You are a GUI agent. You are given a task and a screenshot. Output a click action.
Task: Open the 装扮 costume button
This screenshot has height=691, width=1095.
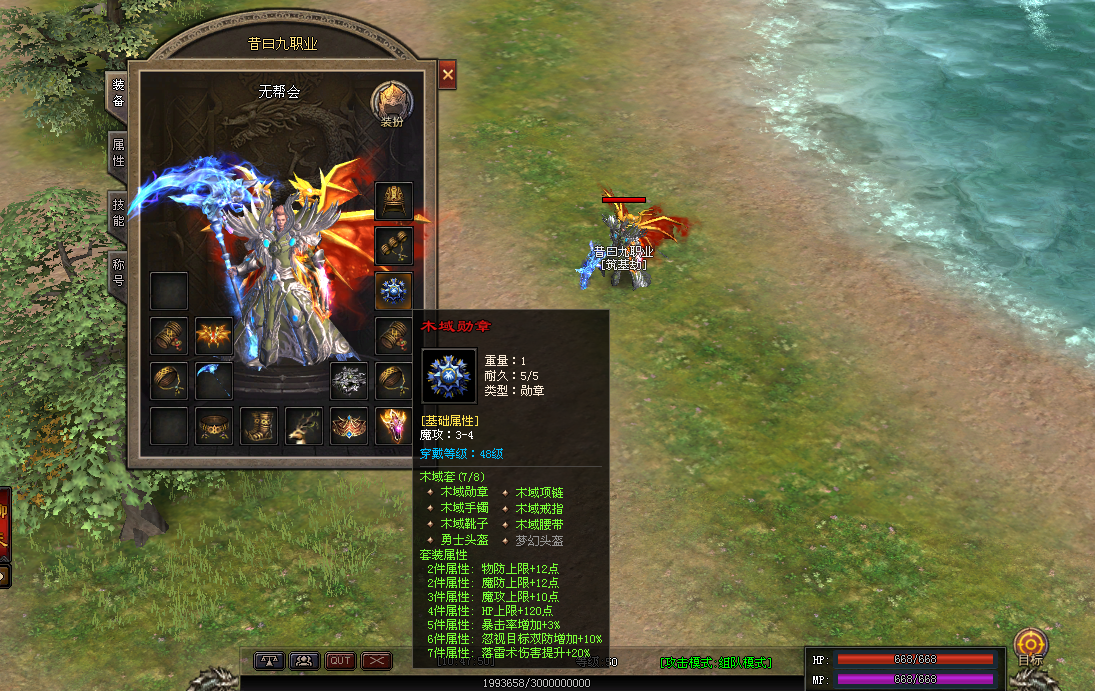click(391, 104)
